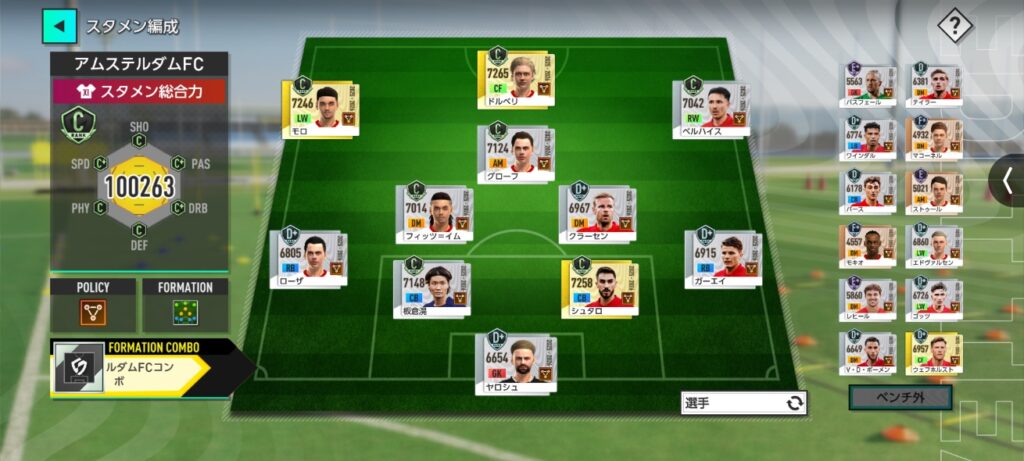Open the FORMATION selection panel
Screen dimensions: 1024x461
click(185, 305)
